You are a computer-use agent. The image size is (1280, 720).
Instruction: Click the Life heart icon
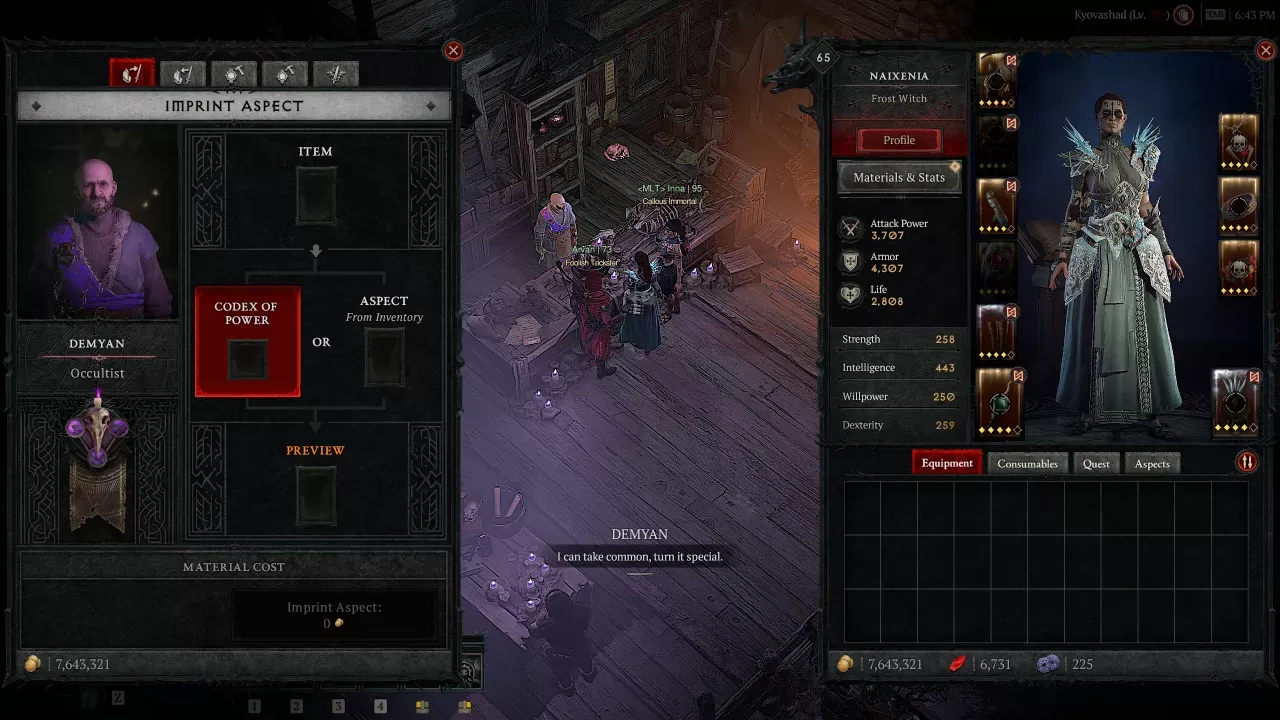pyautogui.click(x=851, y=295)
